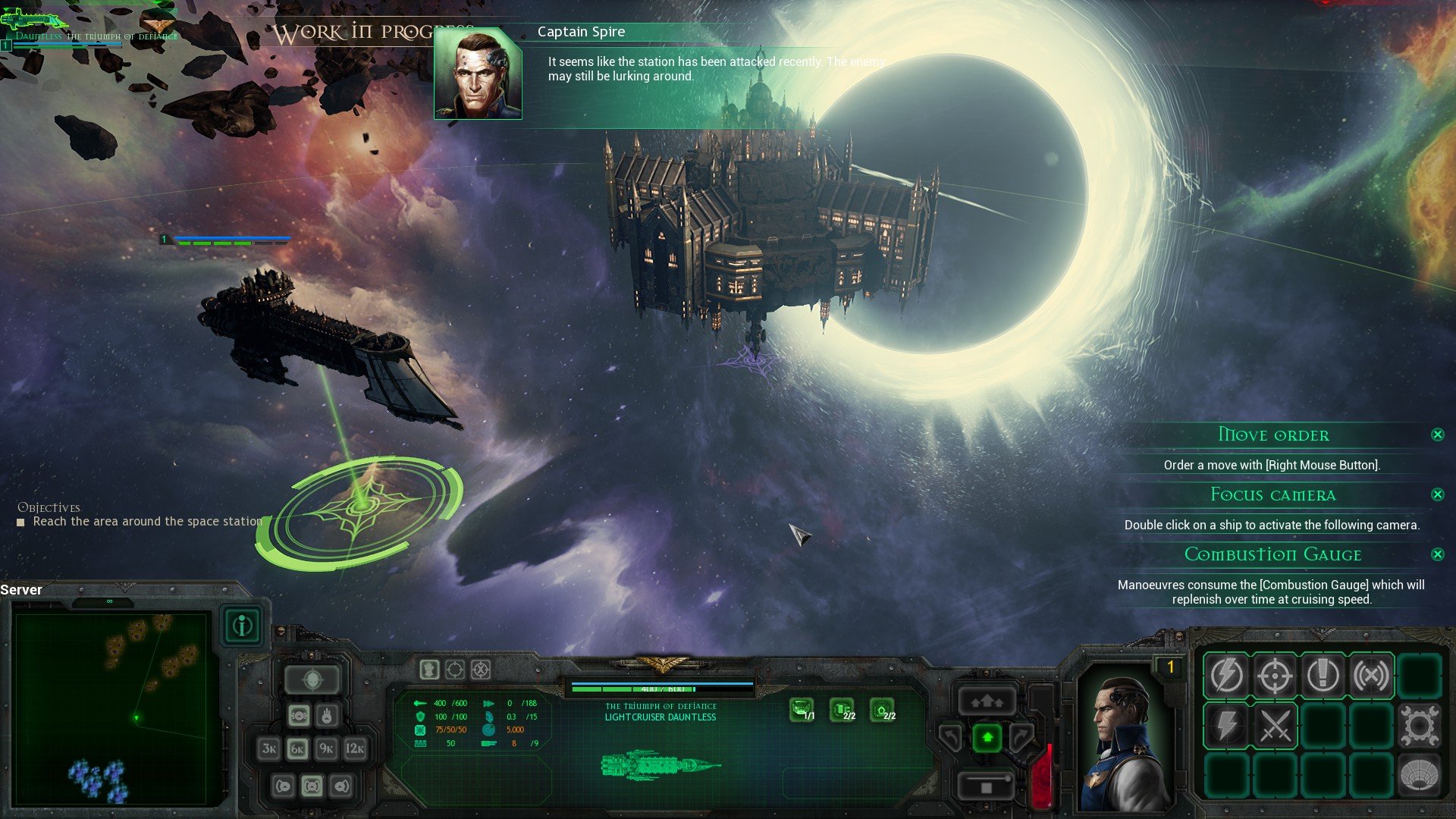Image resolution: width=1456 pixels, height=819 pixels.
Task: Trigger the exclamation mark alert ability
Action: 1323,675
